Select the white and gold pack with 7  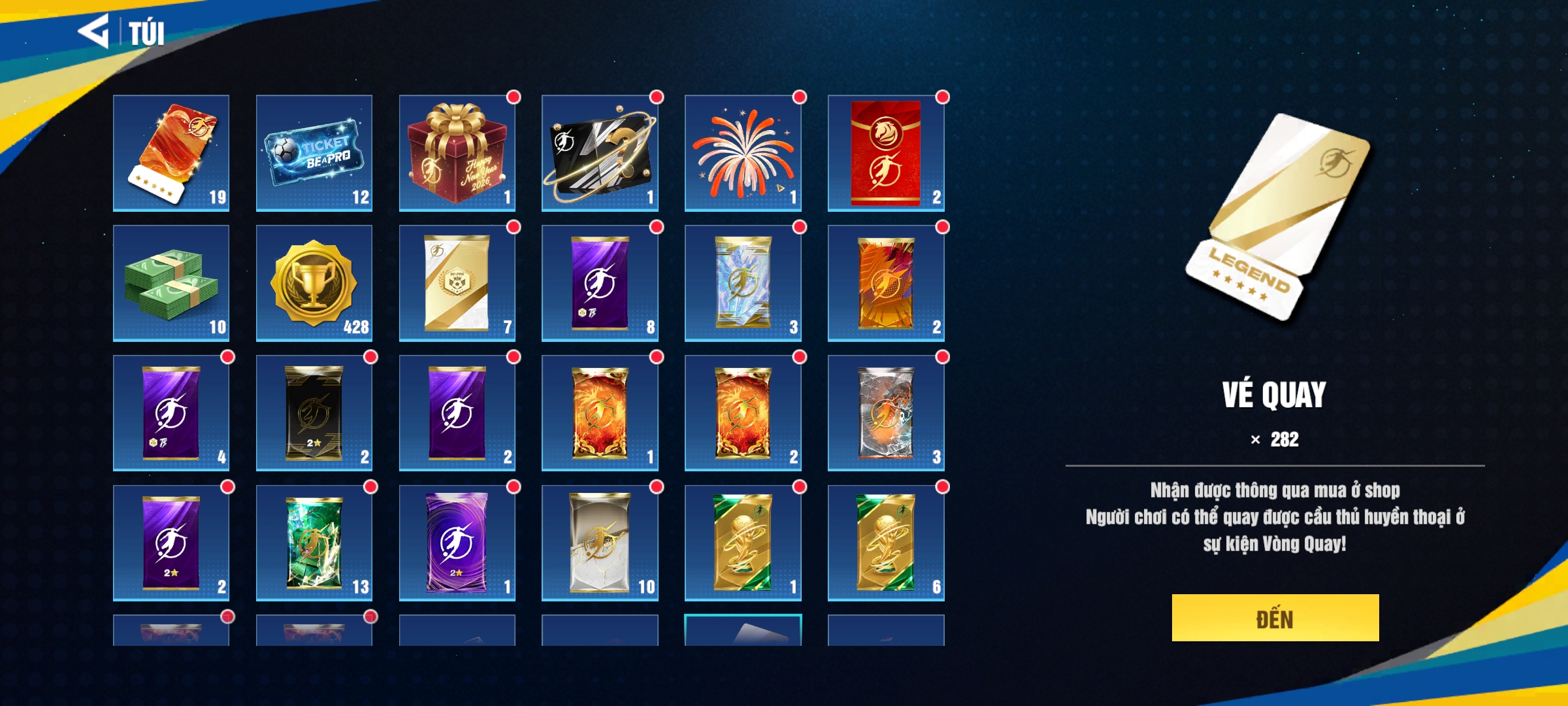point(457,283)
